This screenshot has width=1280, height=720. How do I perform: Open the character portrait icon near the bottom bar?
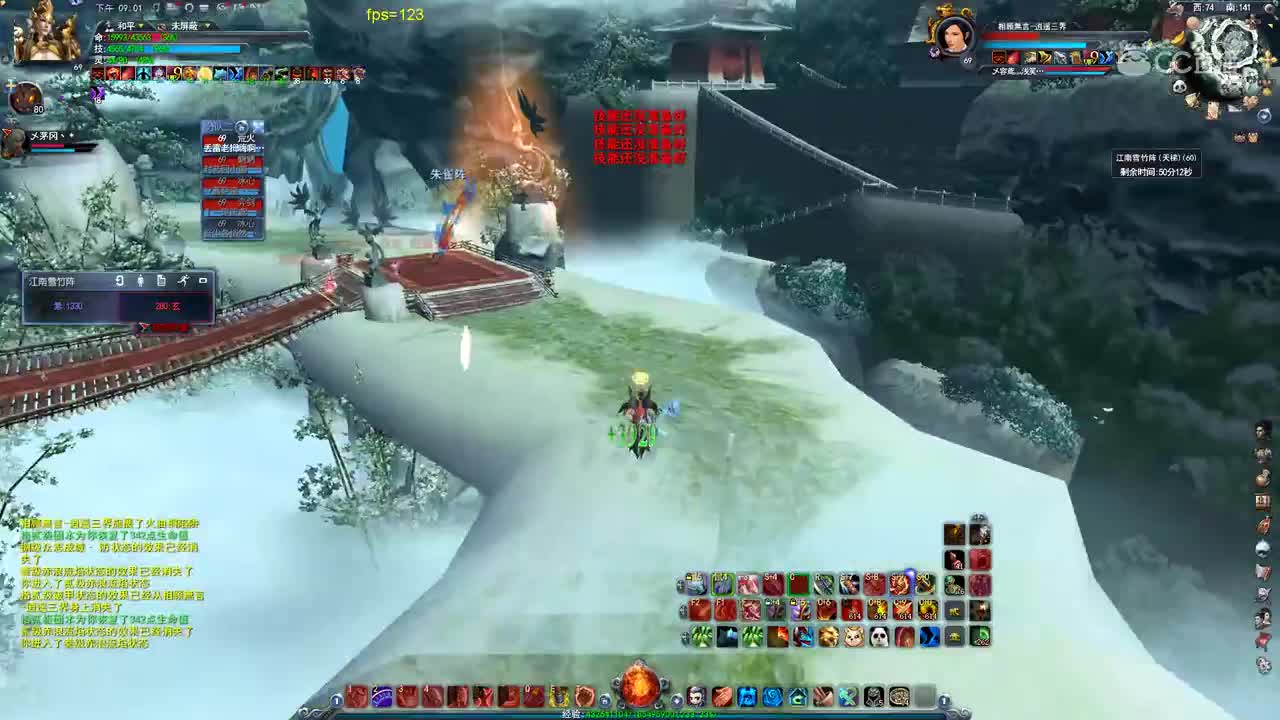(x=697, y=694)
